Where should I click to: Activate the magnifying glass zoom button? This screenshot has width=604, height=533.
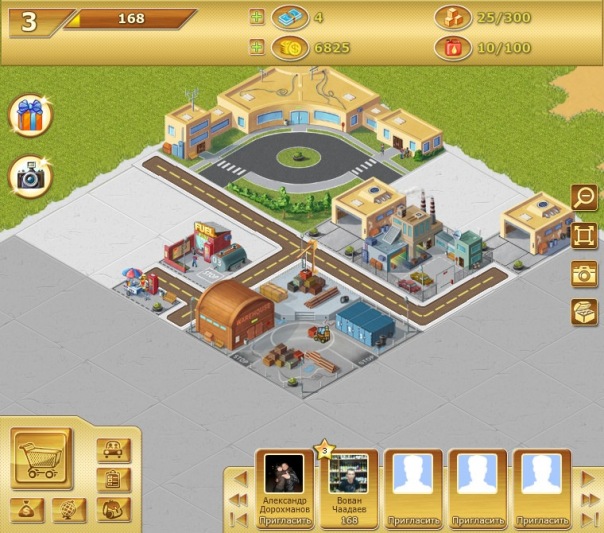click(583, 197)
